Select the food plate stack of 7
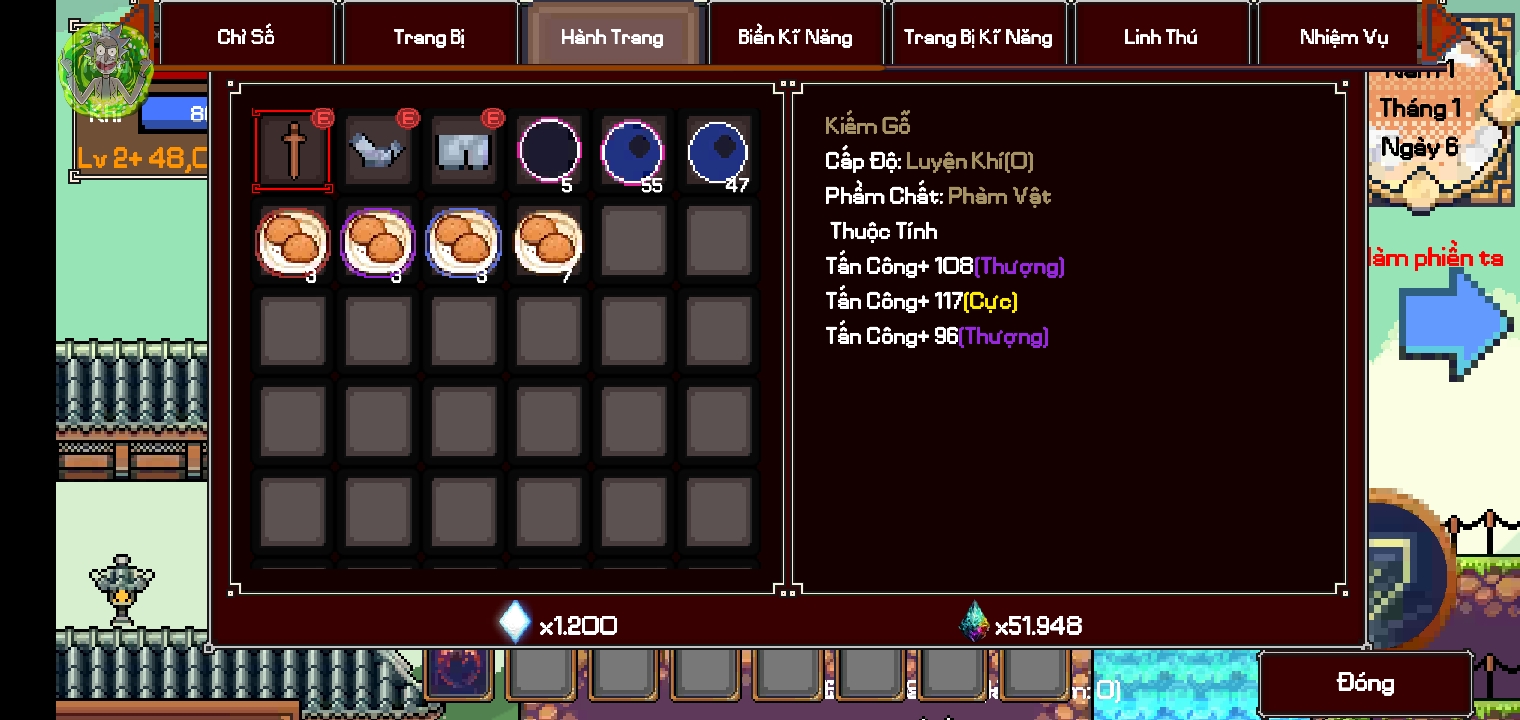 pyautogui.click(x=549, y=242)
